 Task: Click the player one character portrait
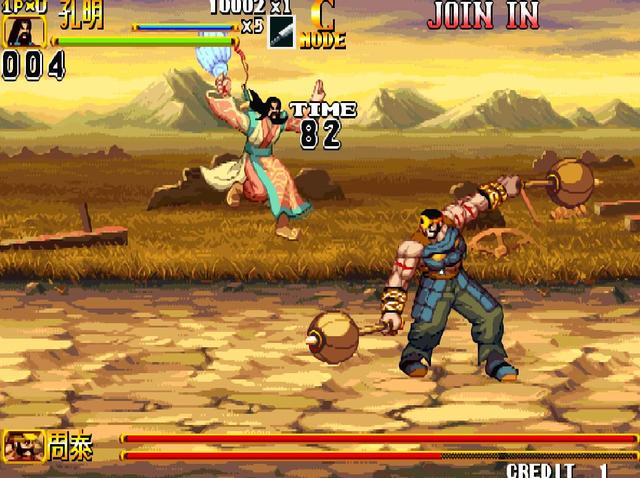[19, 32]
